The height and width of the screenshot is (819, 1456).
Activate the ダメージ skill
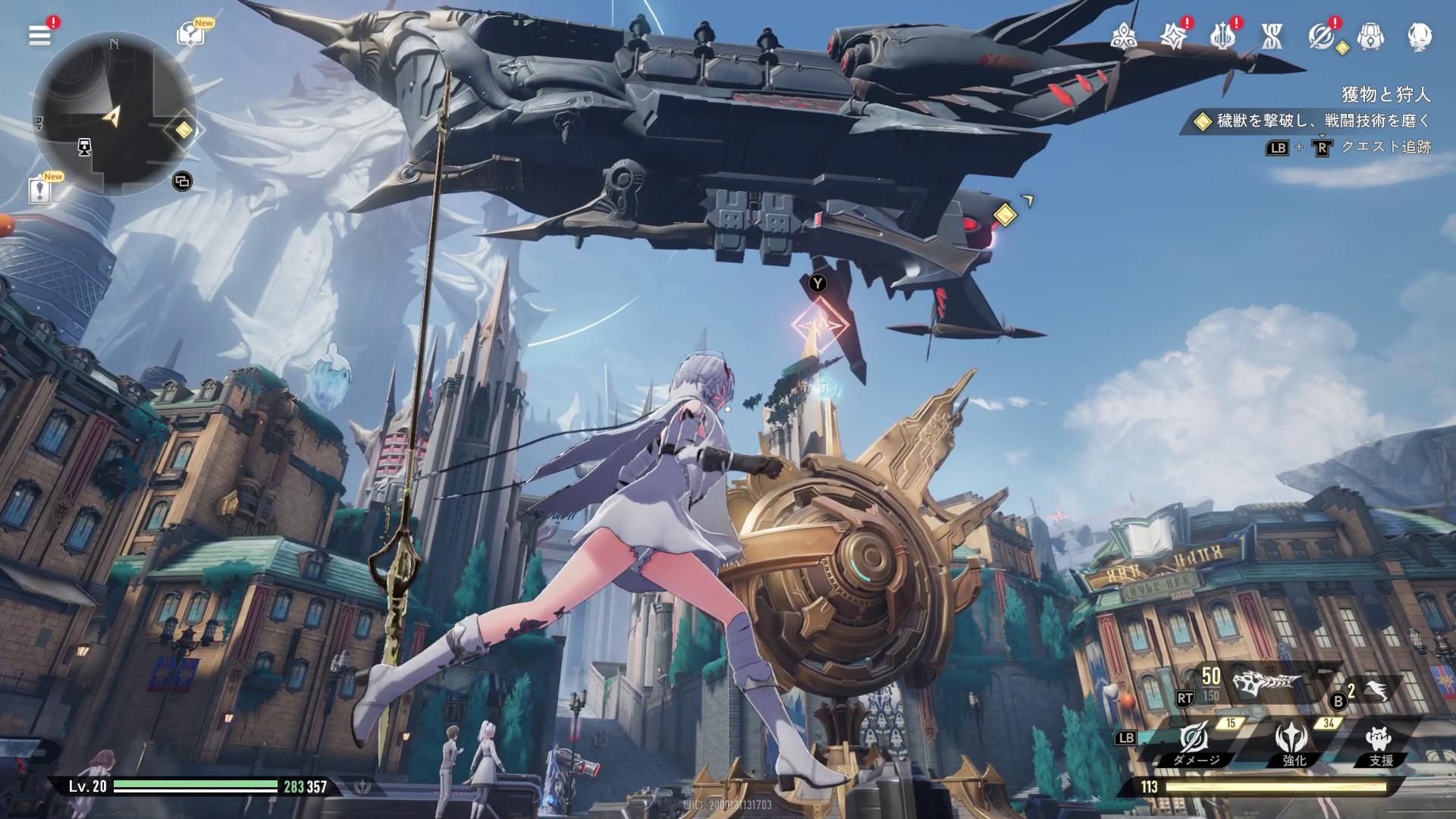tap(1194, 739)
